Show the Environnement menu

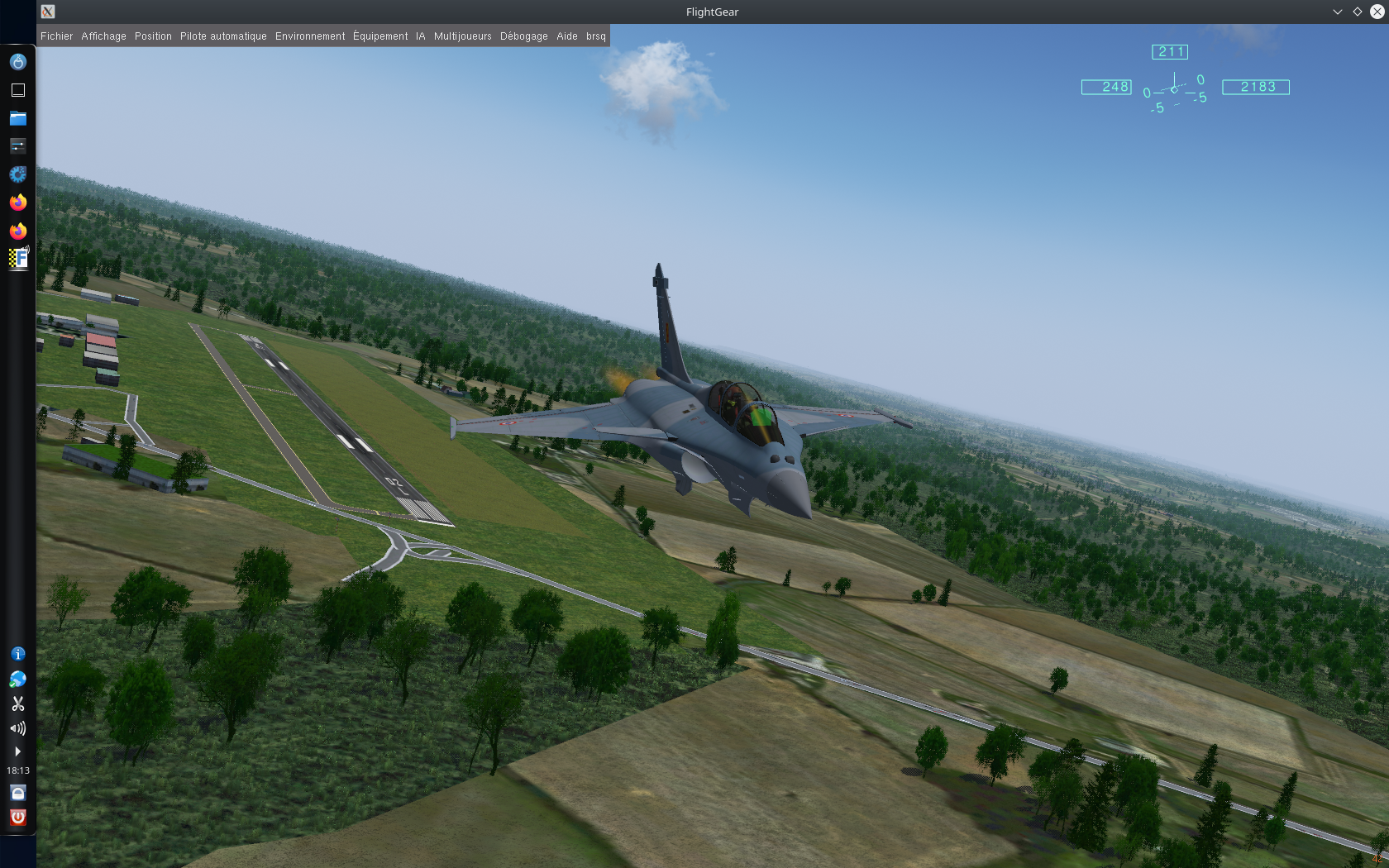click(310, 36)
